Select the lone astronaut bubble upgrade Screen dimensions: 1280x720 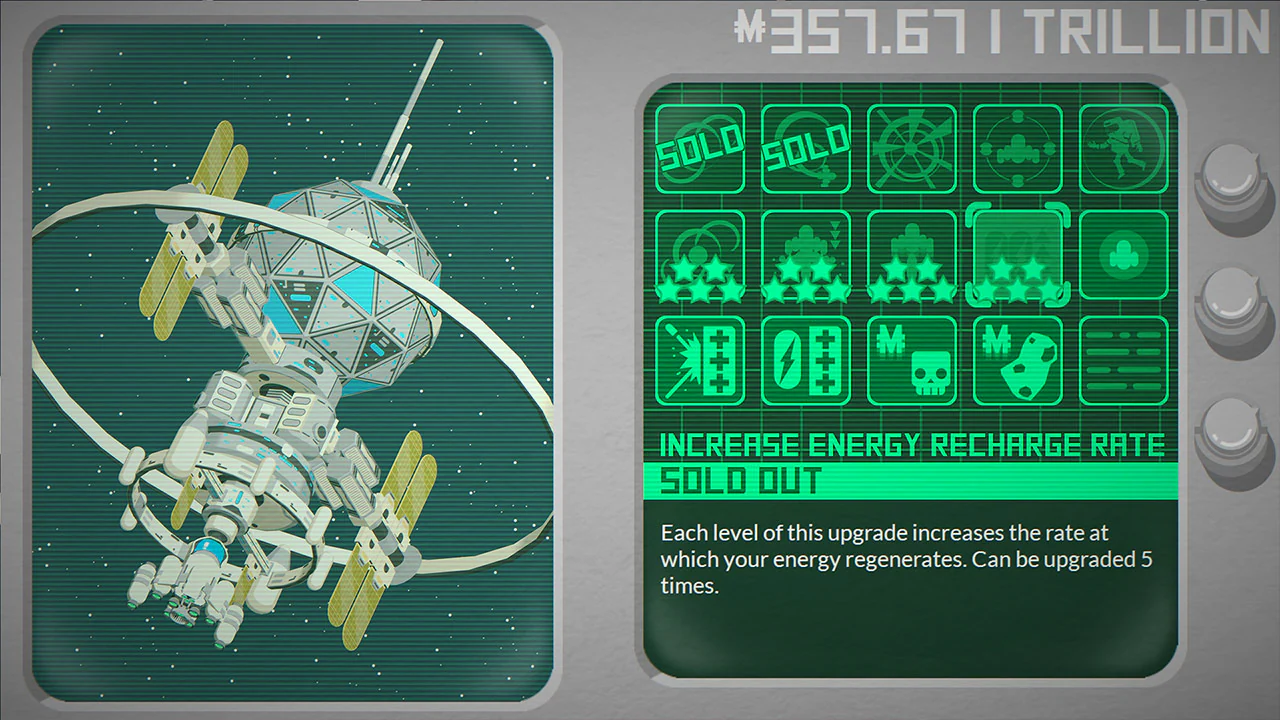coord(1123,255)
